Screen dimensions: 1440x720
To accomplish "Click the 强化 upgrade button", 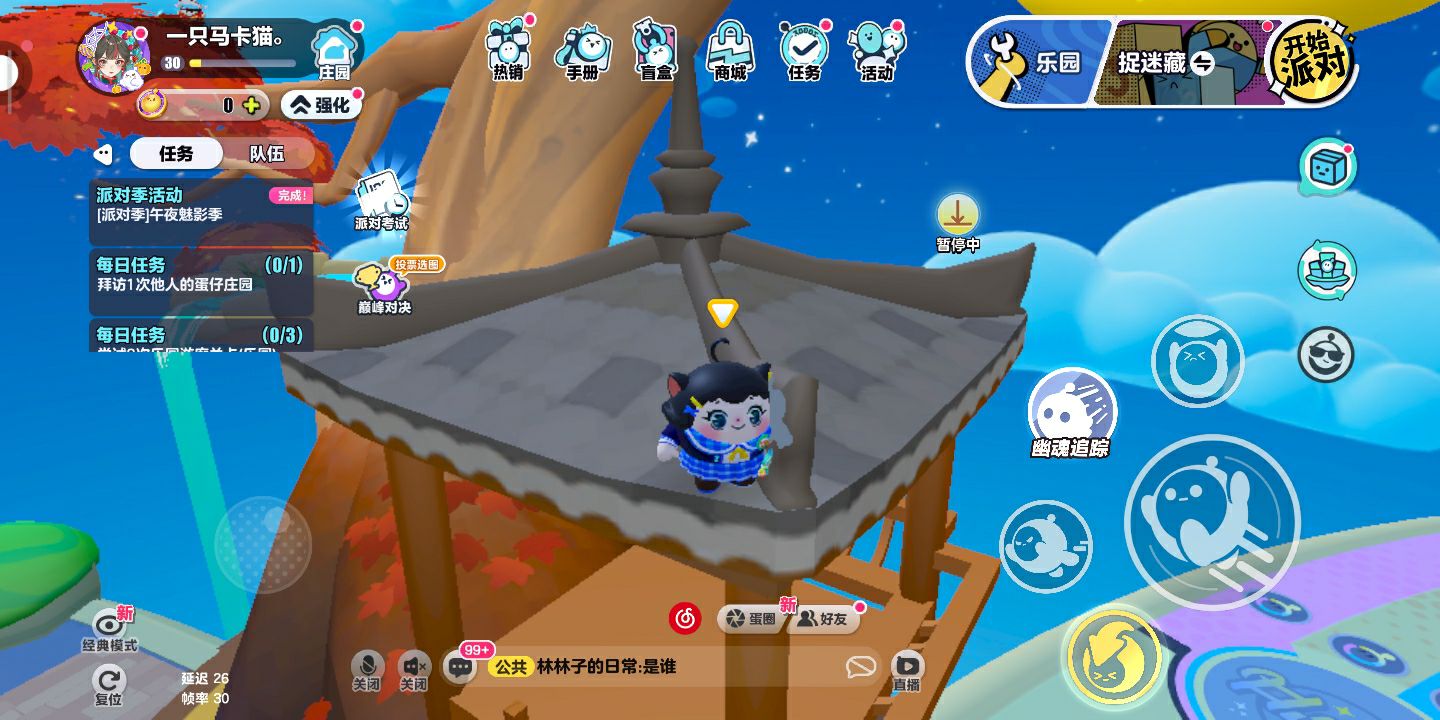I will click(321, 104).
